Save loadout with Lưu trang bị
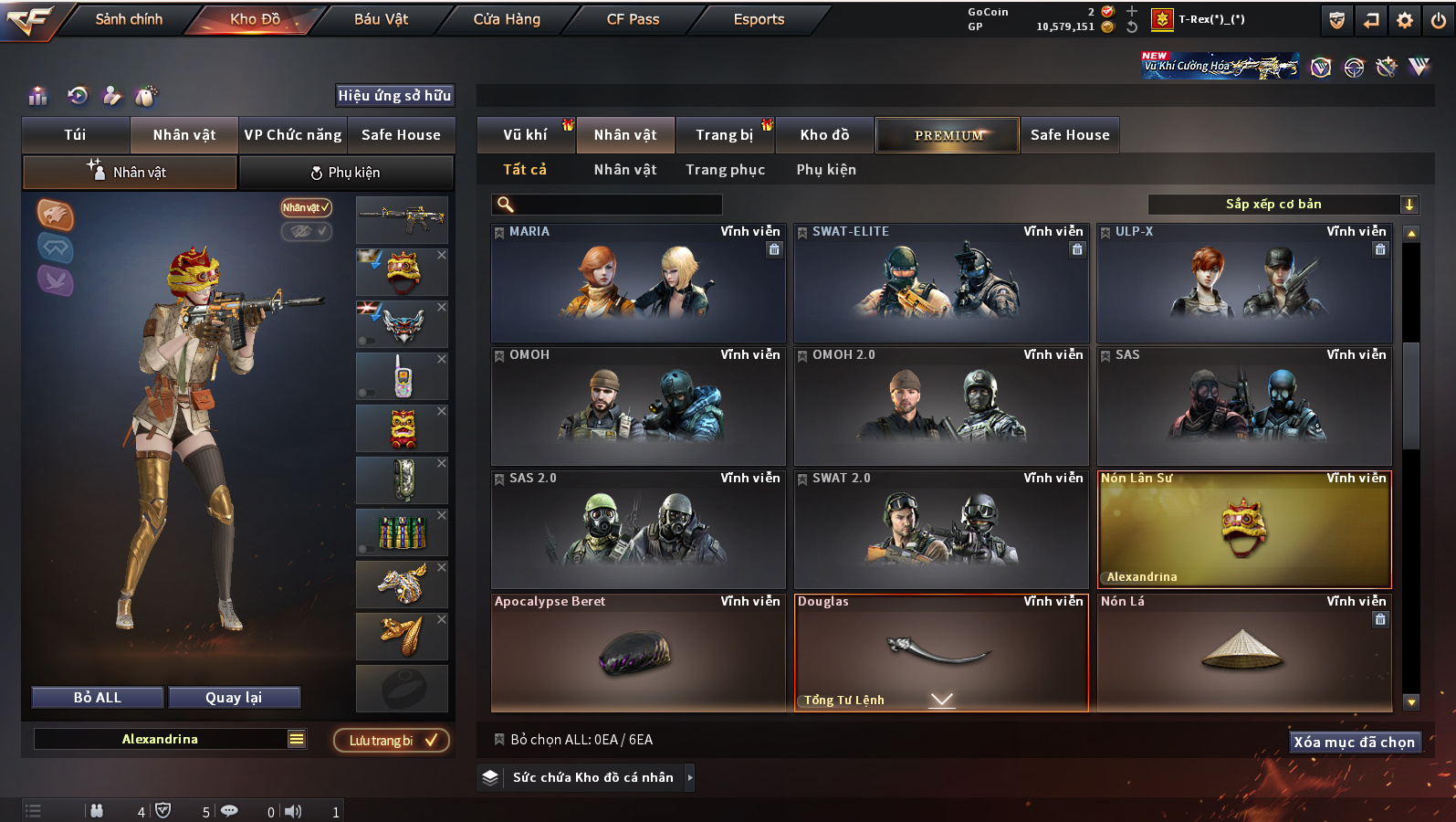The height and width of the screenshot is (822, 1456). click(392, 740)
